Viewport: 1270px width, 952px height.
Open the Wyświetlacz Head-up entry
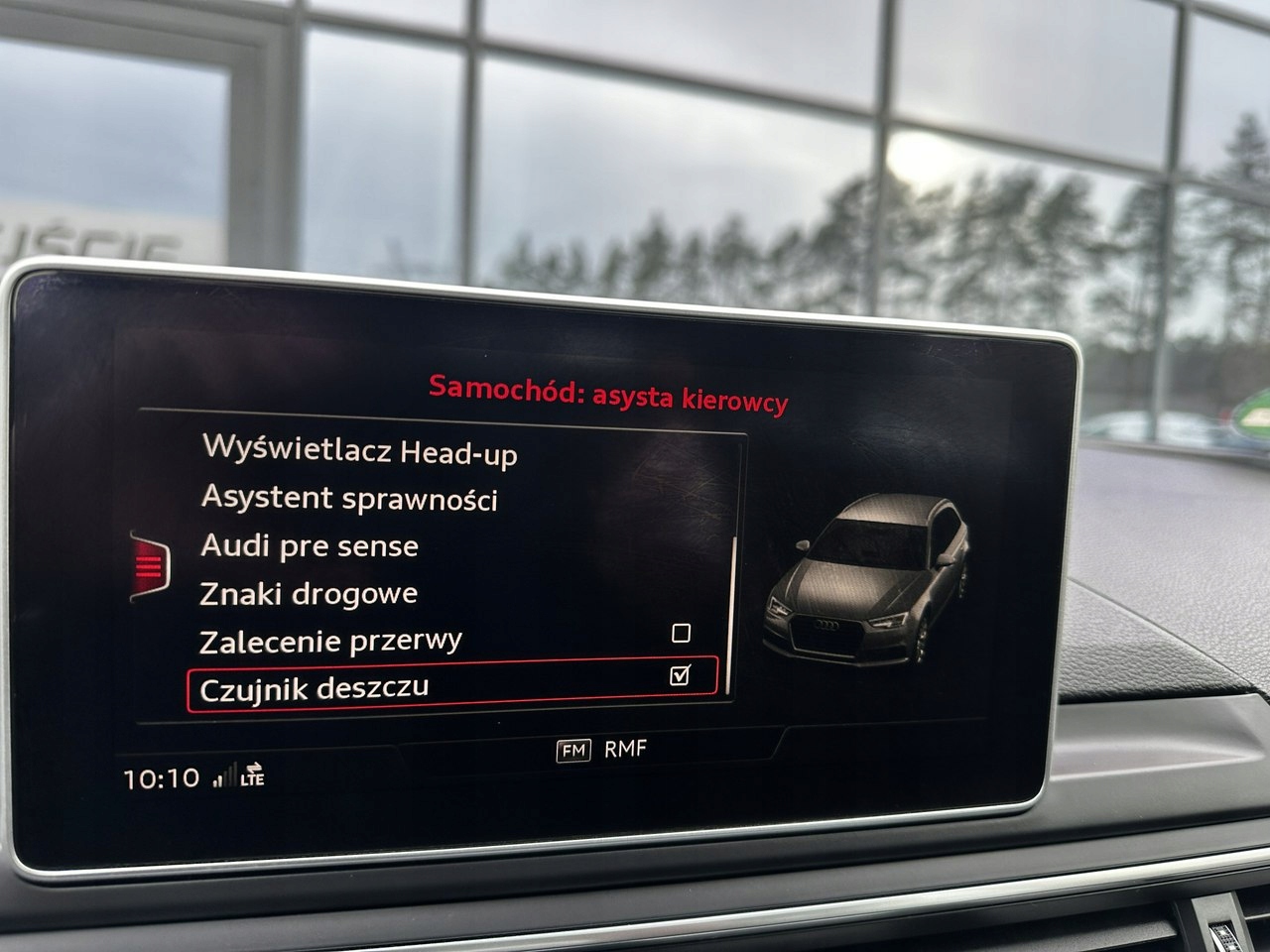pyautogui.click(x=359, y=451)
